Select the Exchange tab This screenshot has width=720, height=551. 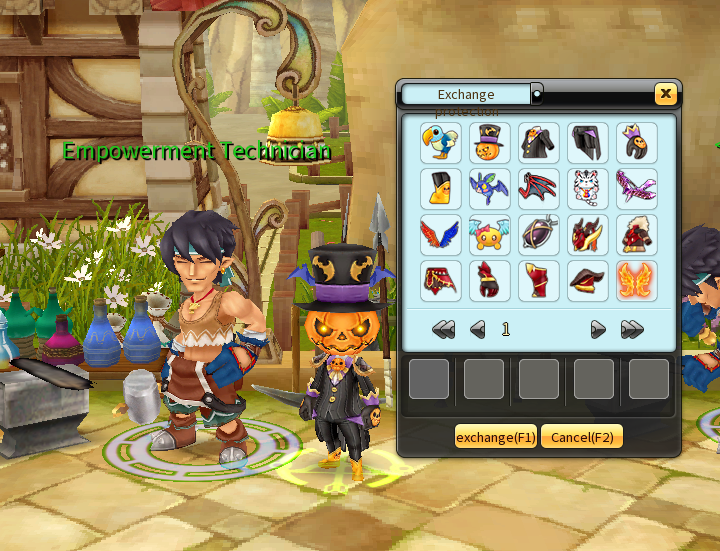pyautogui.click(x=466, y=95)
